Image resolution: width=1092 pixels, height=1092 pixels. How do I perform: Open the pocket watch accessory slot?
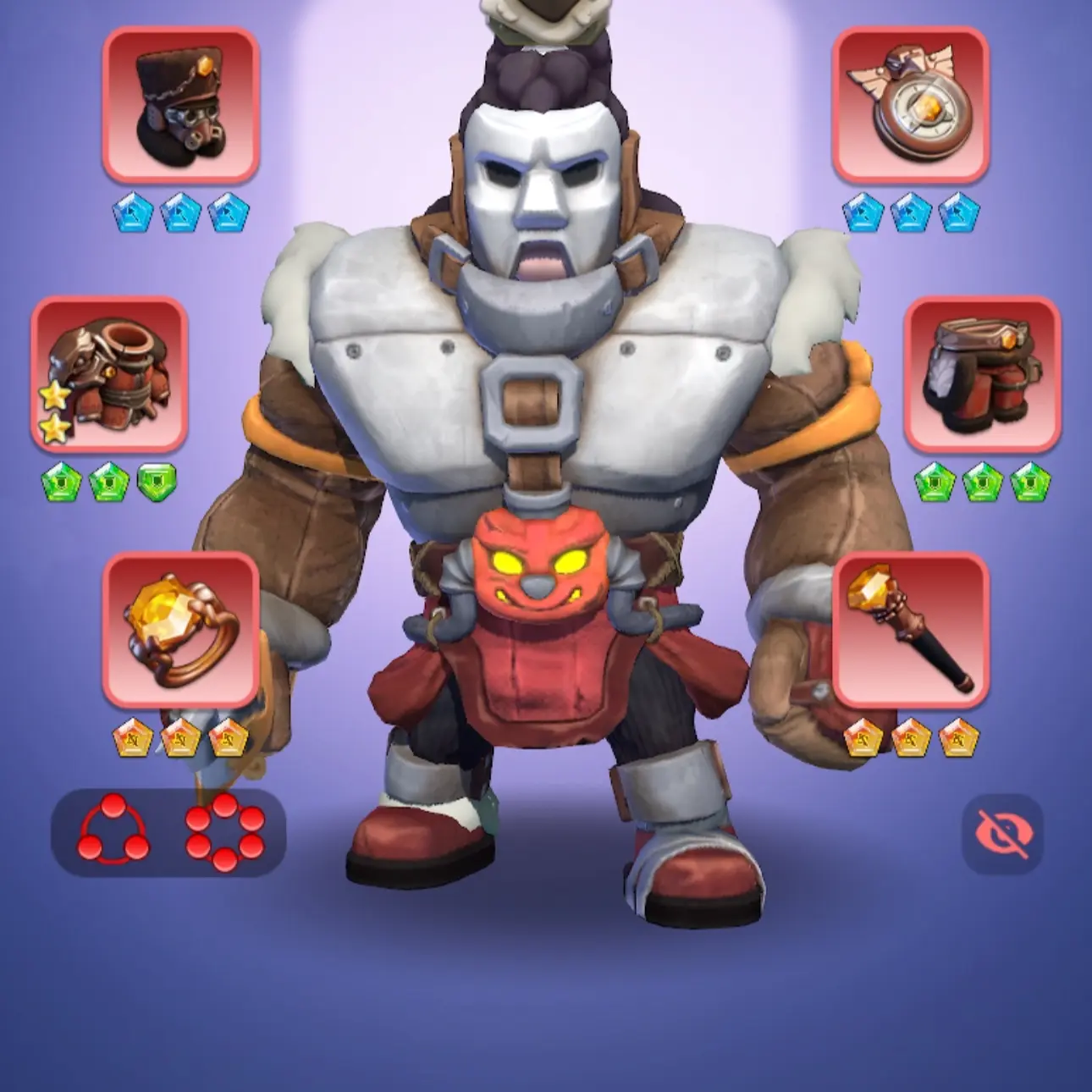click(x=910, y=105)
